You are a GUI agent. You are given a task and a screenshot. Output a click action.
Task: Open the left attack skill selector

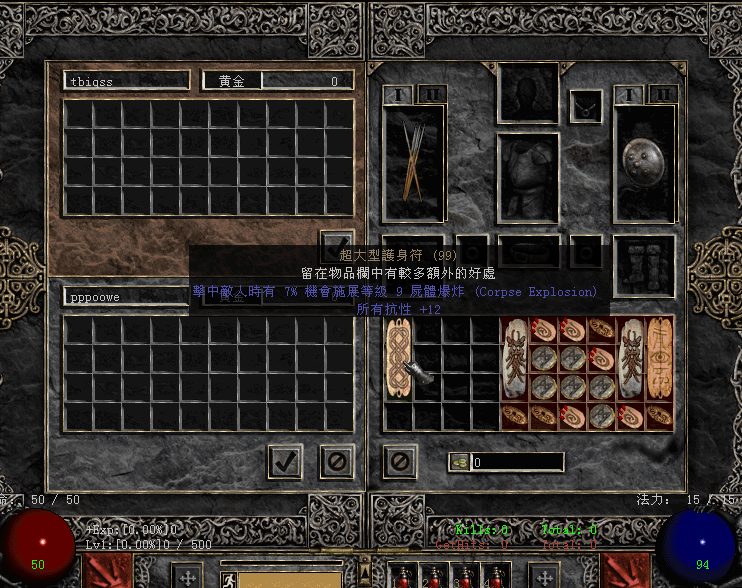coord(188,576)
